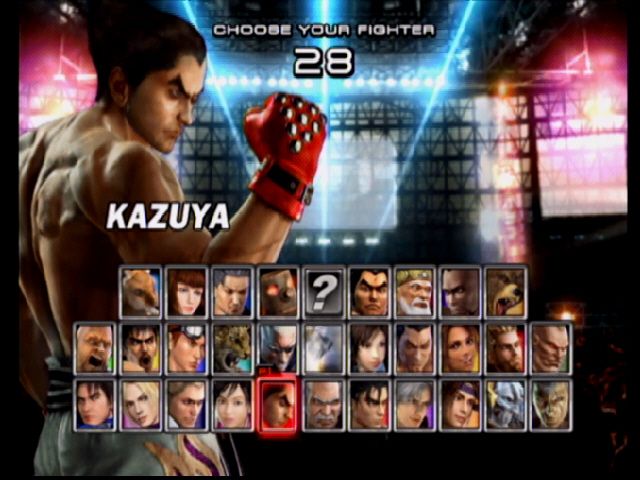
Task: Choose silver-haired Lee's portrait
Action: point(414,404)
